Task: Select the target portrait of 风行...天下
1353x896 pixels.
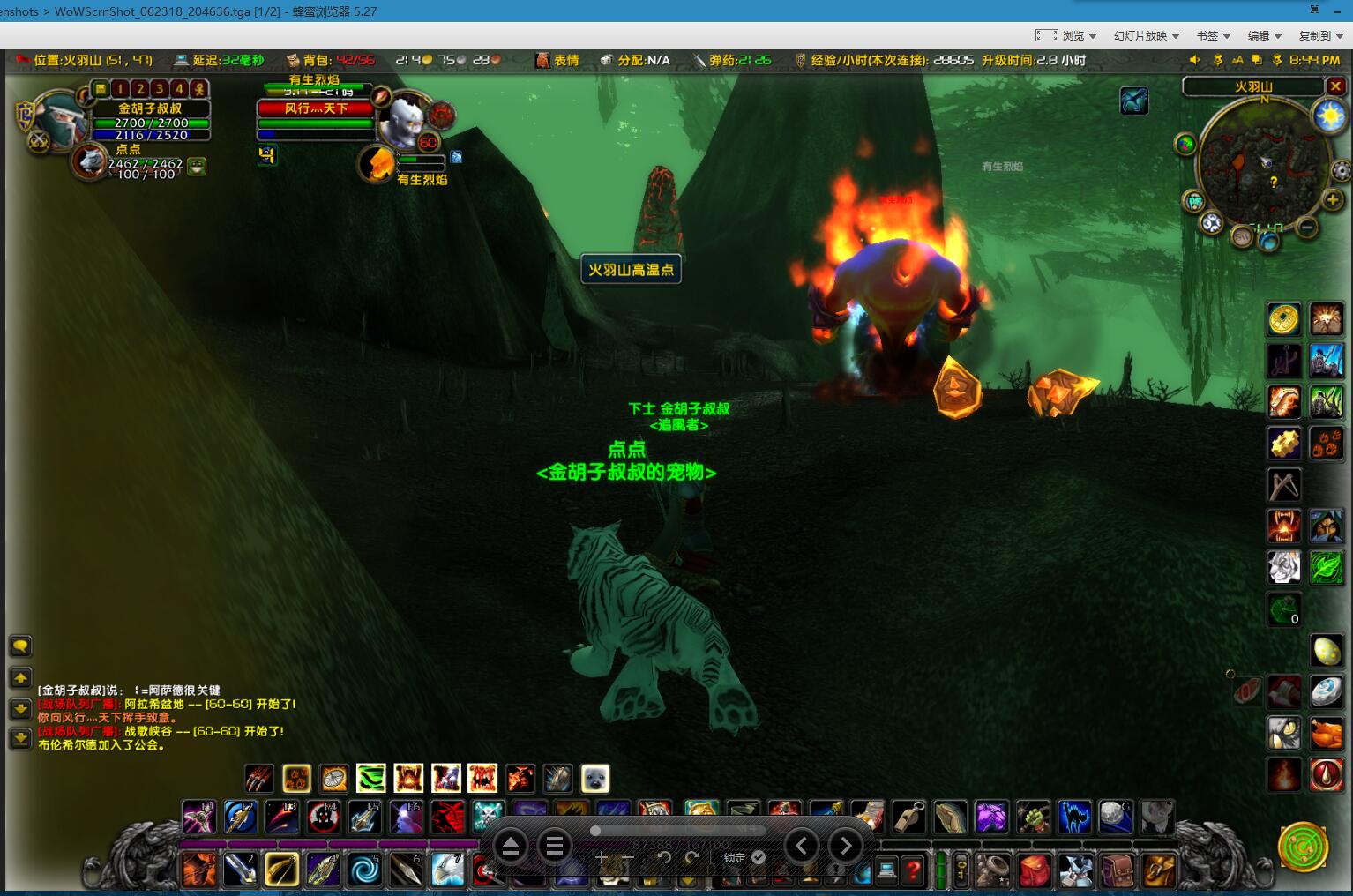Action: tap(405, 119)
